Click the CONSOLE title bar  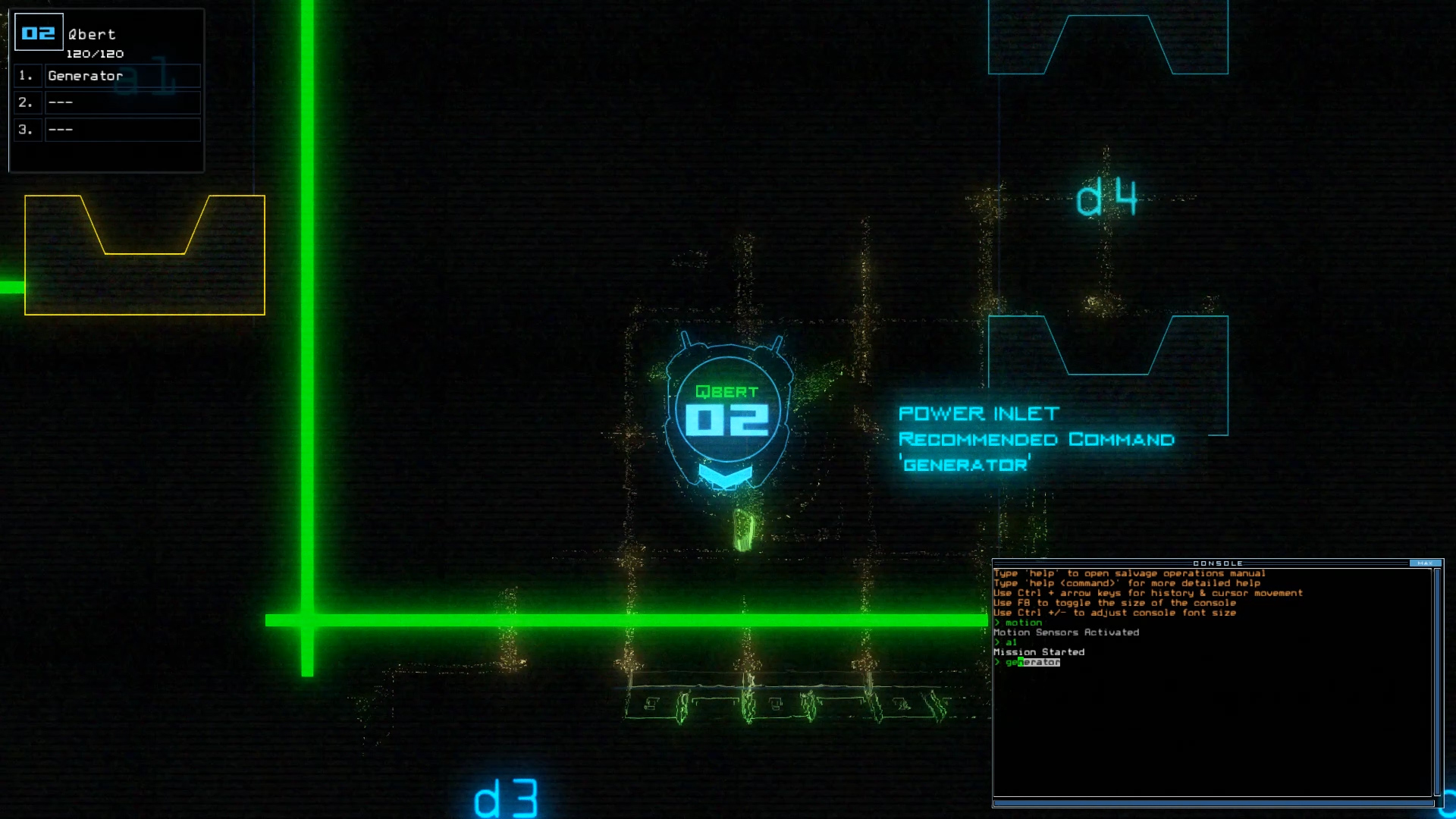1216,564
